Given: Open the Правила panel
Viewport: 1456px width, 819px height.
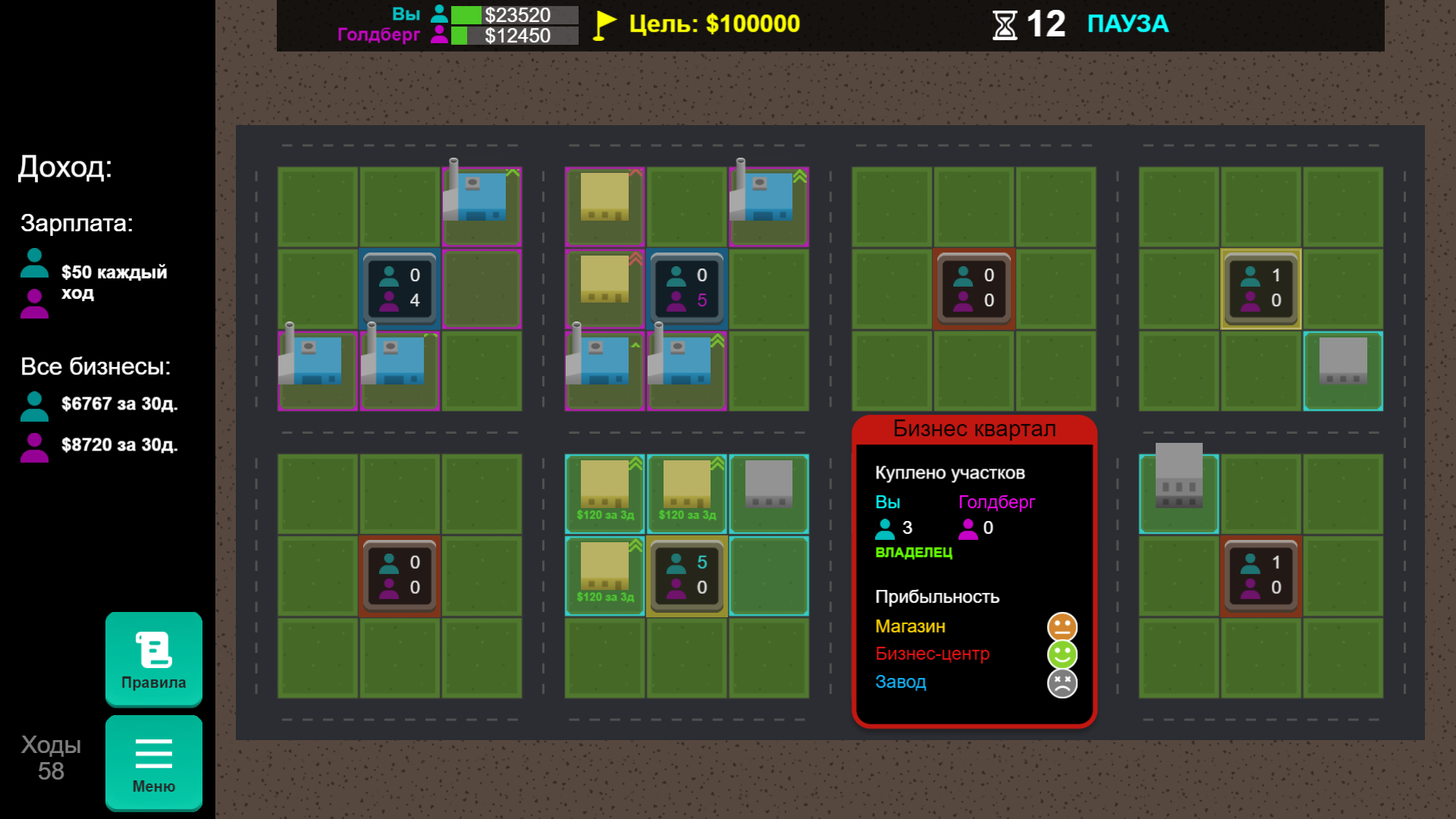Looking at the screenshot, I should (153, 660).
